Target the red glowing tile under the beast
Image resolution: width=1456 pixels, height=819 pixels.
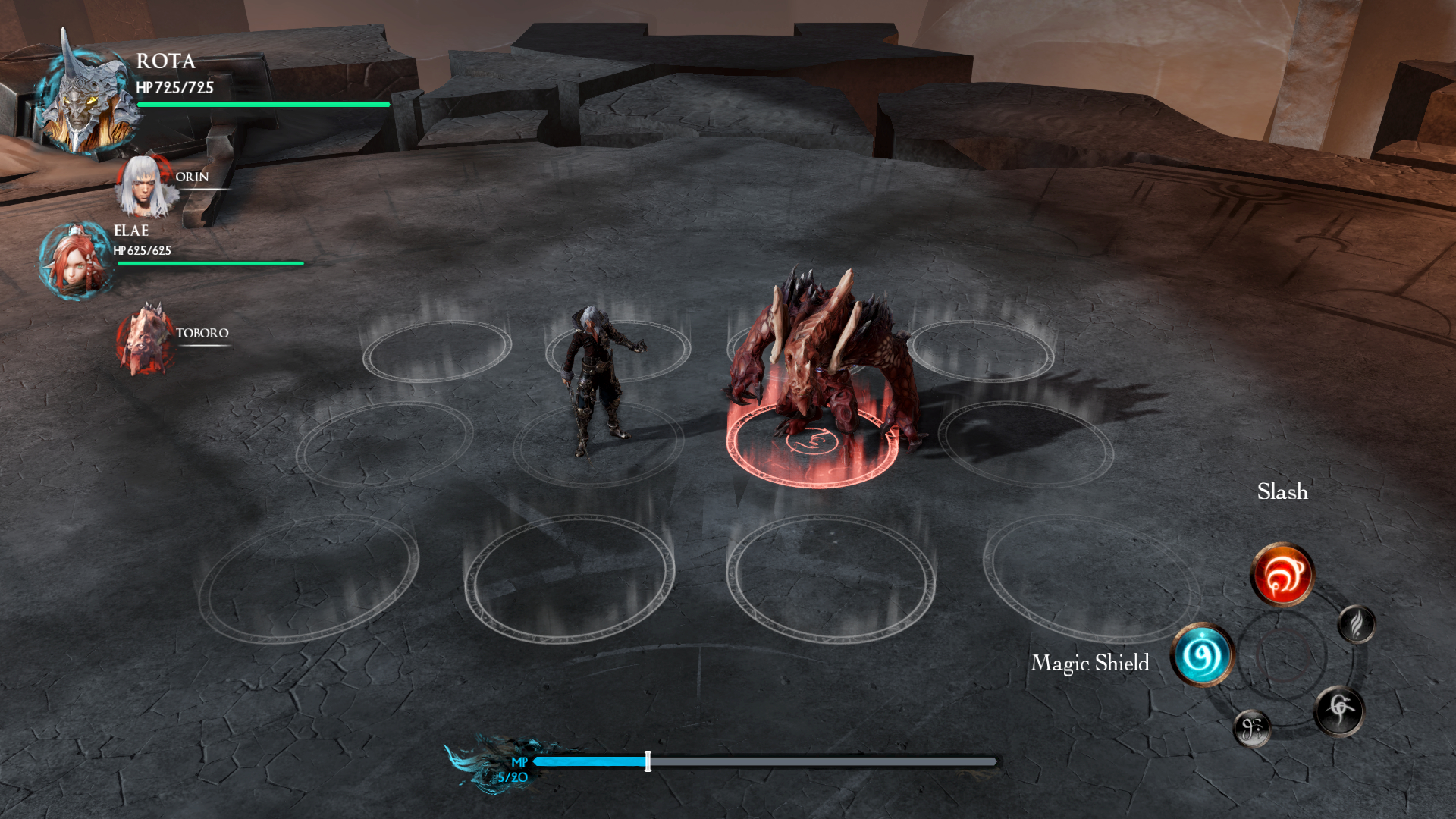[811, 447]
